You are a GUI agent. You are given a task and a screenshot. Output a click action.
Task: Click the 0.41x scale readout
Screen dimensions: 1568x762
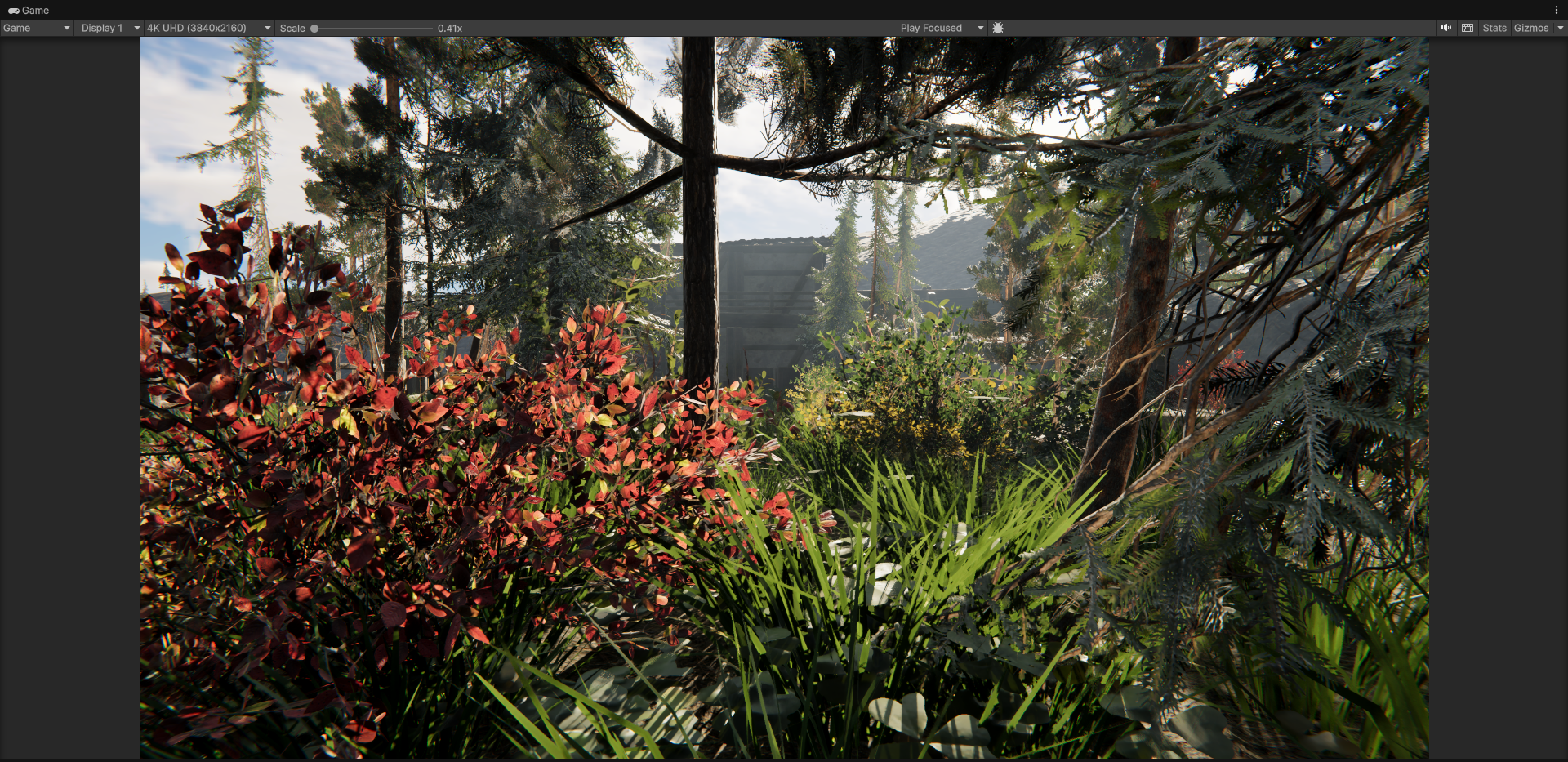(449, 27)
